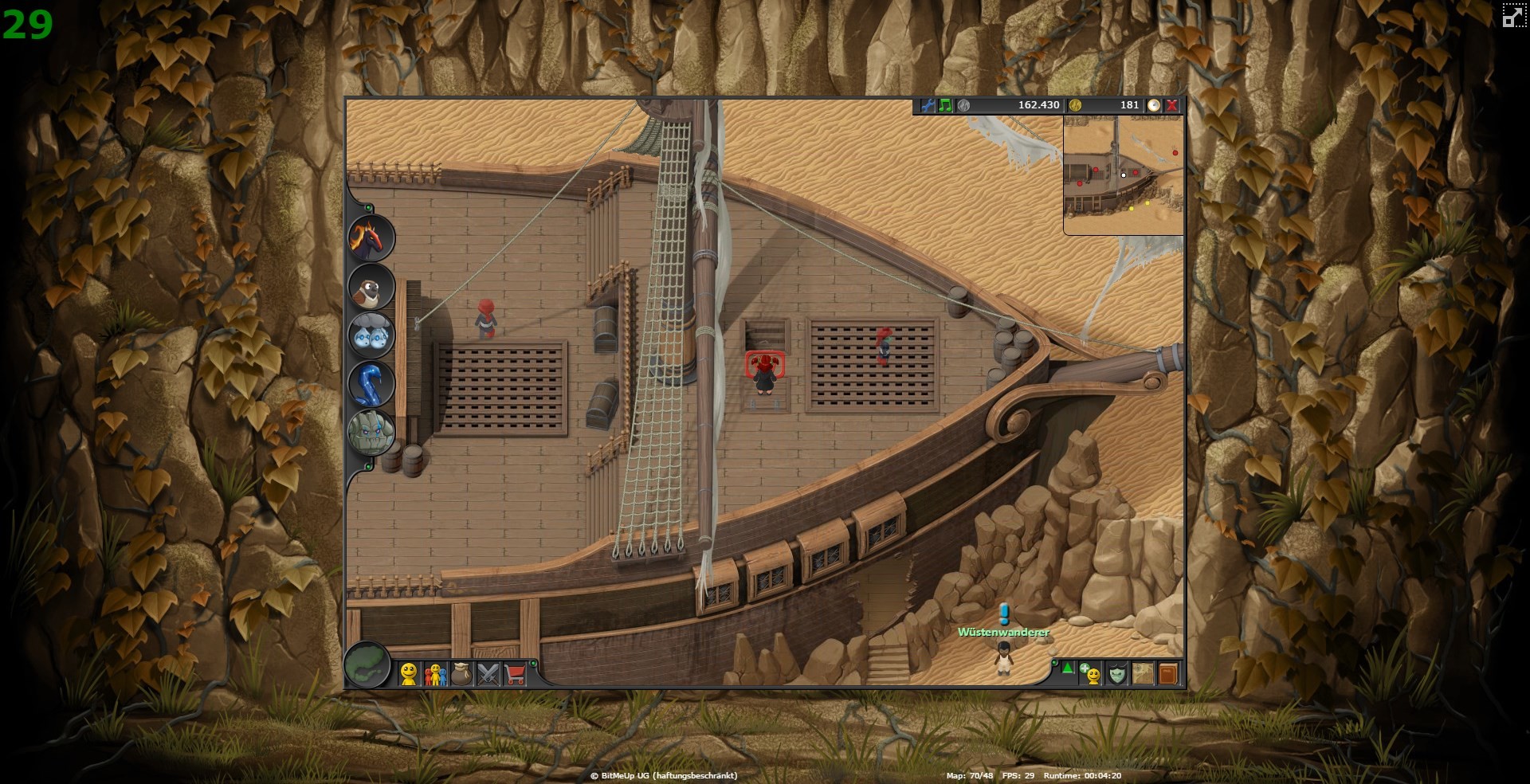Toggle music with the green note icon

coord(943,104)
